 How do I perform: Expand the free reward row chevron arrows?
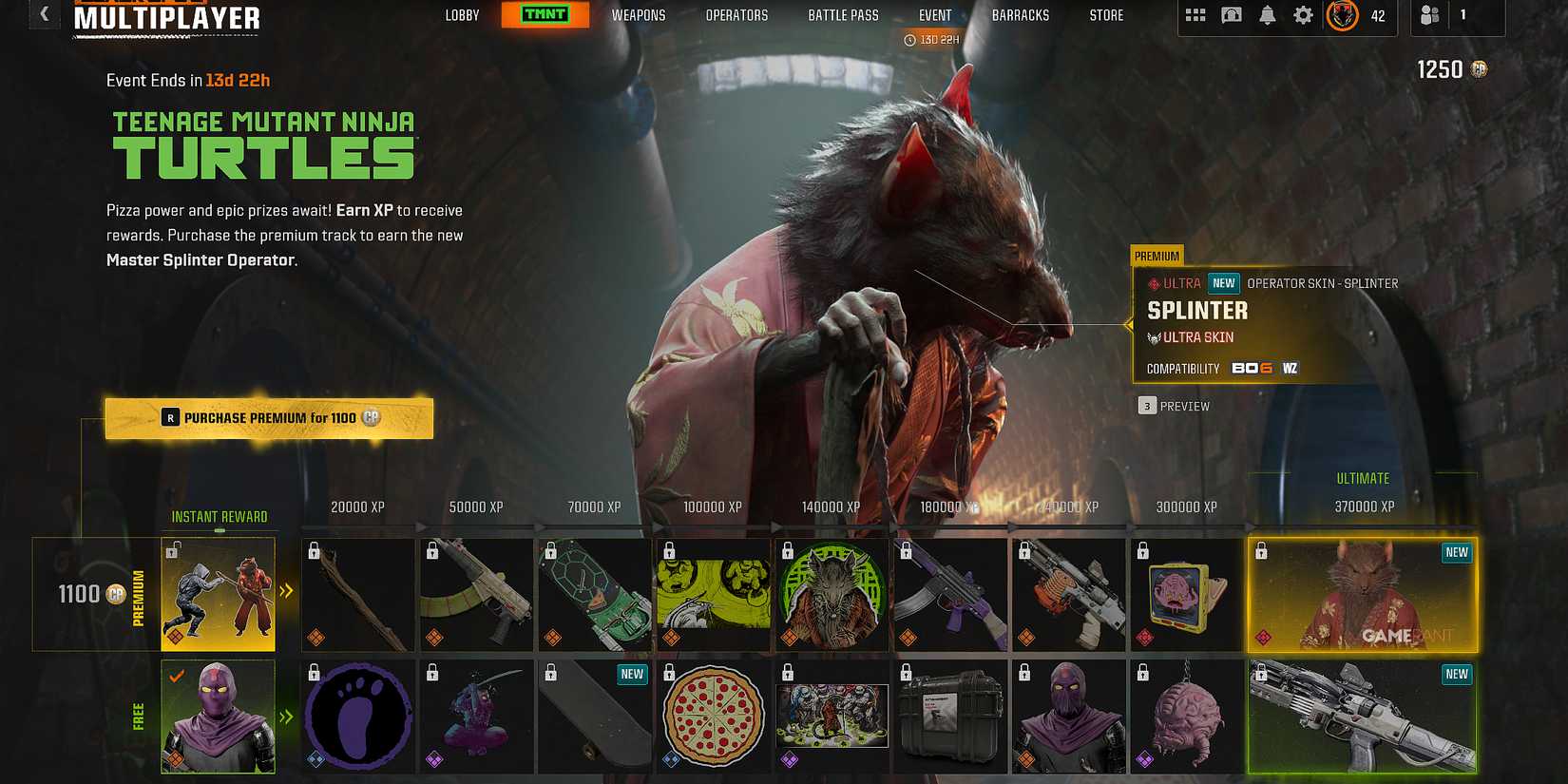[287, 717]
